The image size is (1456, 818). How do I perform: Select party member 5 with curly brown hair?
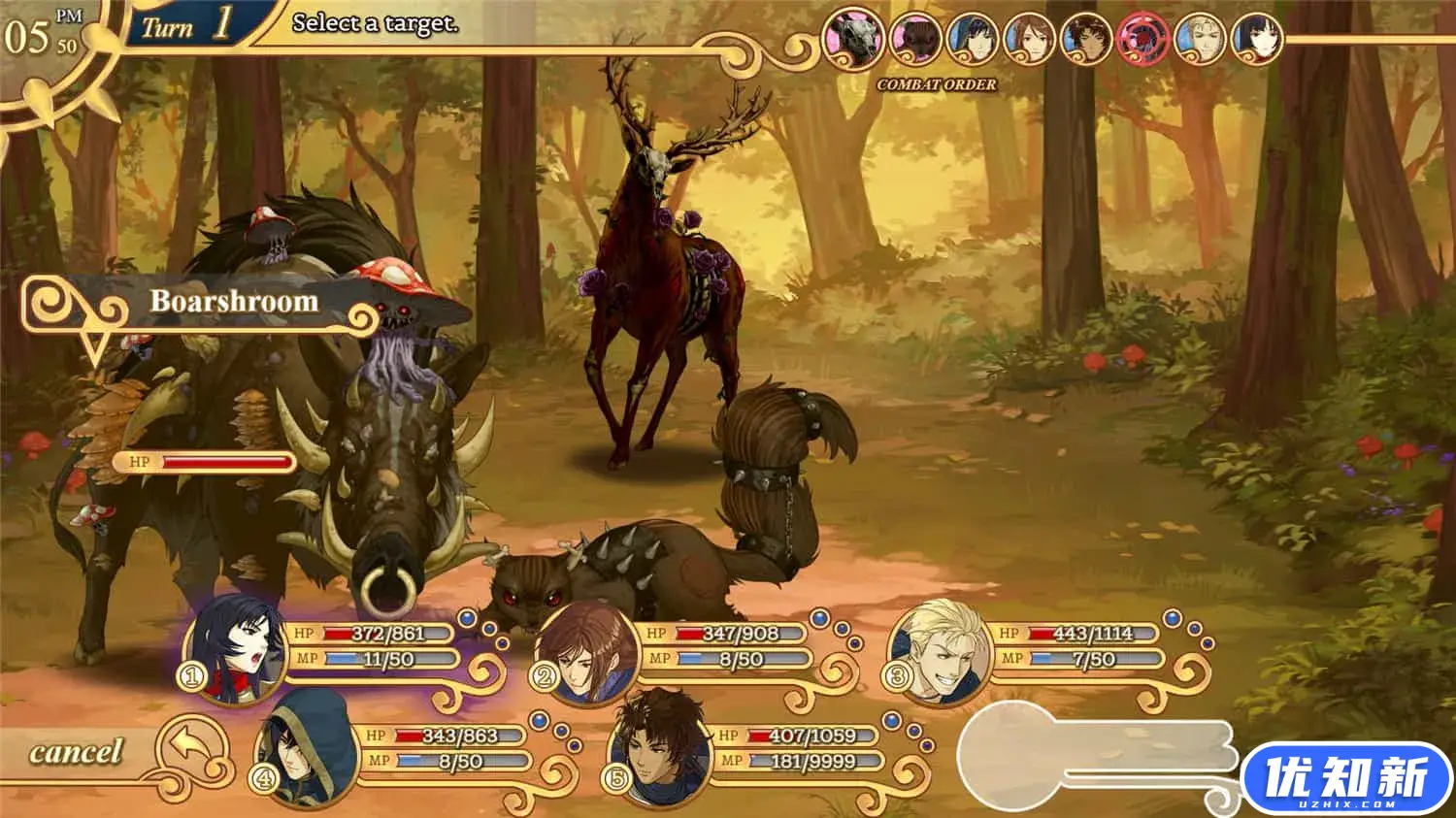click(658, 746)
